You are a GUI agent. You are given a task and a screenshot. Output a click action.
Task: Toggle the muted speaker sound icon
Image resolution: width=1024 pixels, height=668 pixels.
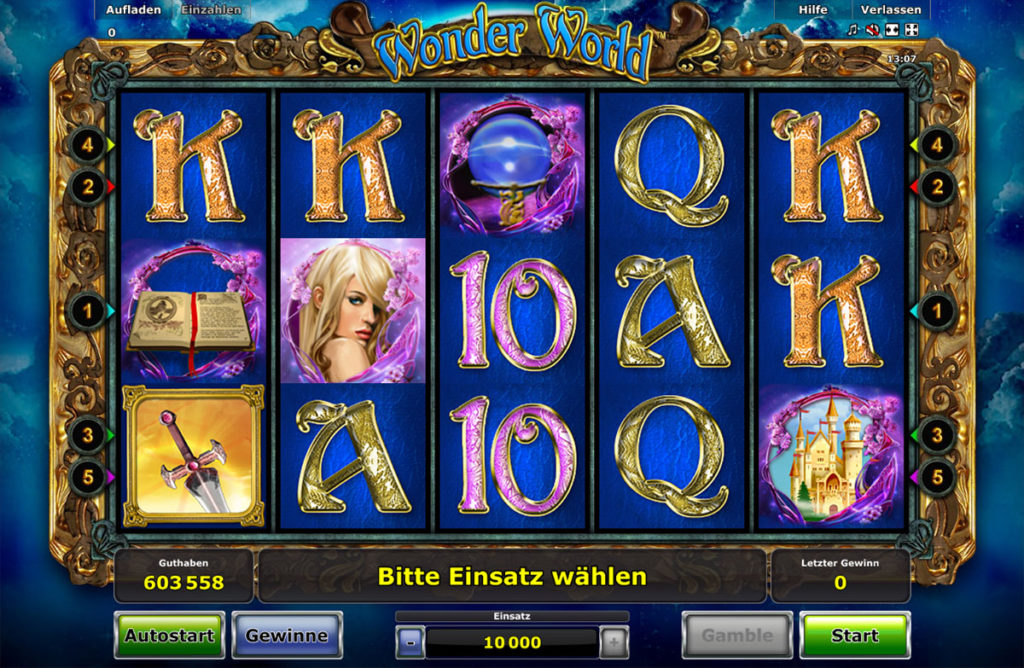coord(871,30)
